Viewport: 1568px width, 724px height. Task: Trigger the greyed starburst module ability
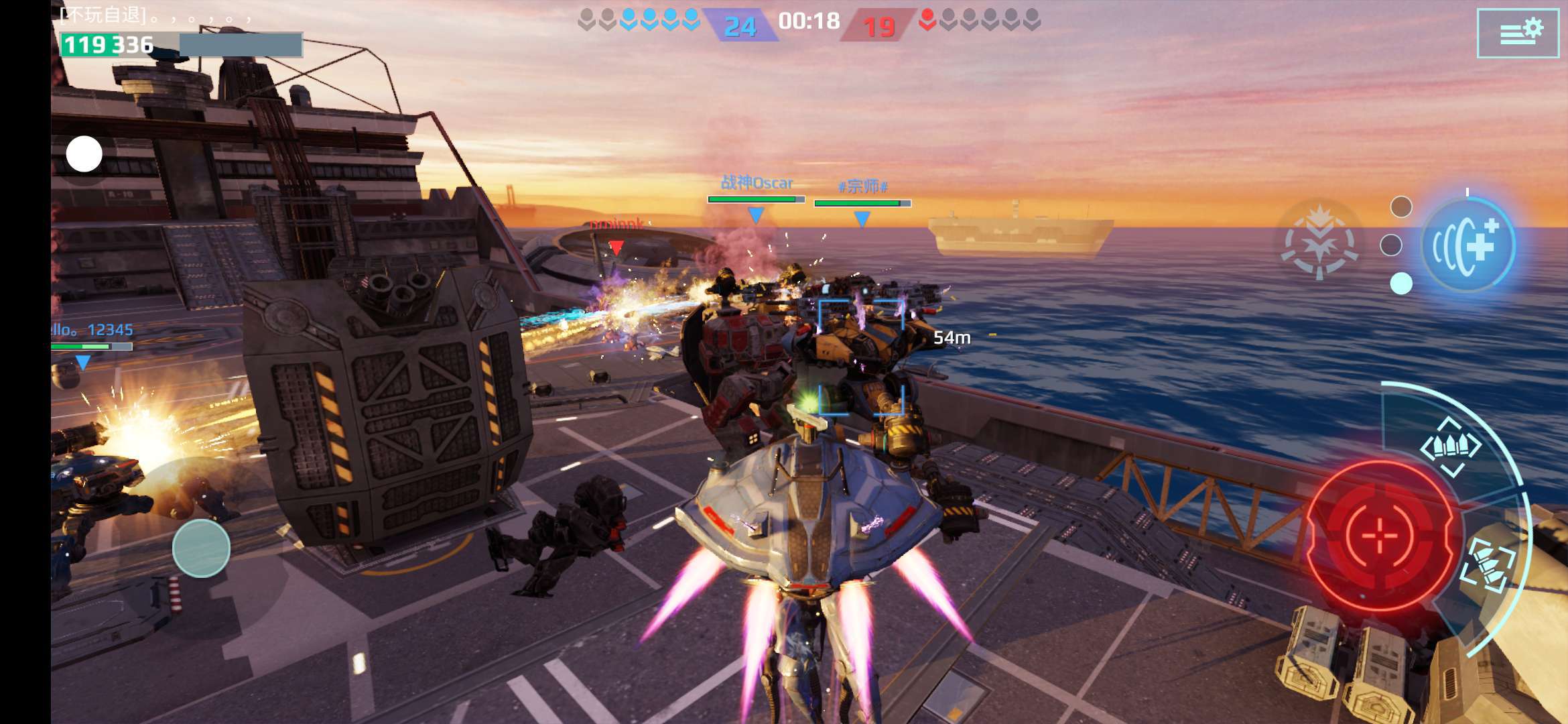(x=1319, y=241)
